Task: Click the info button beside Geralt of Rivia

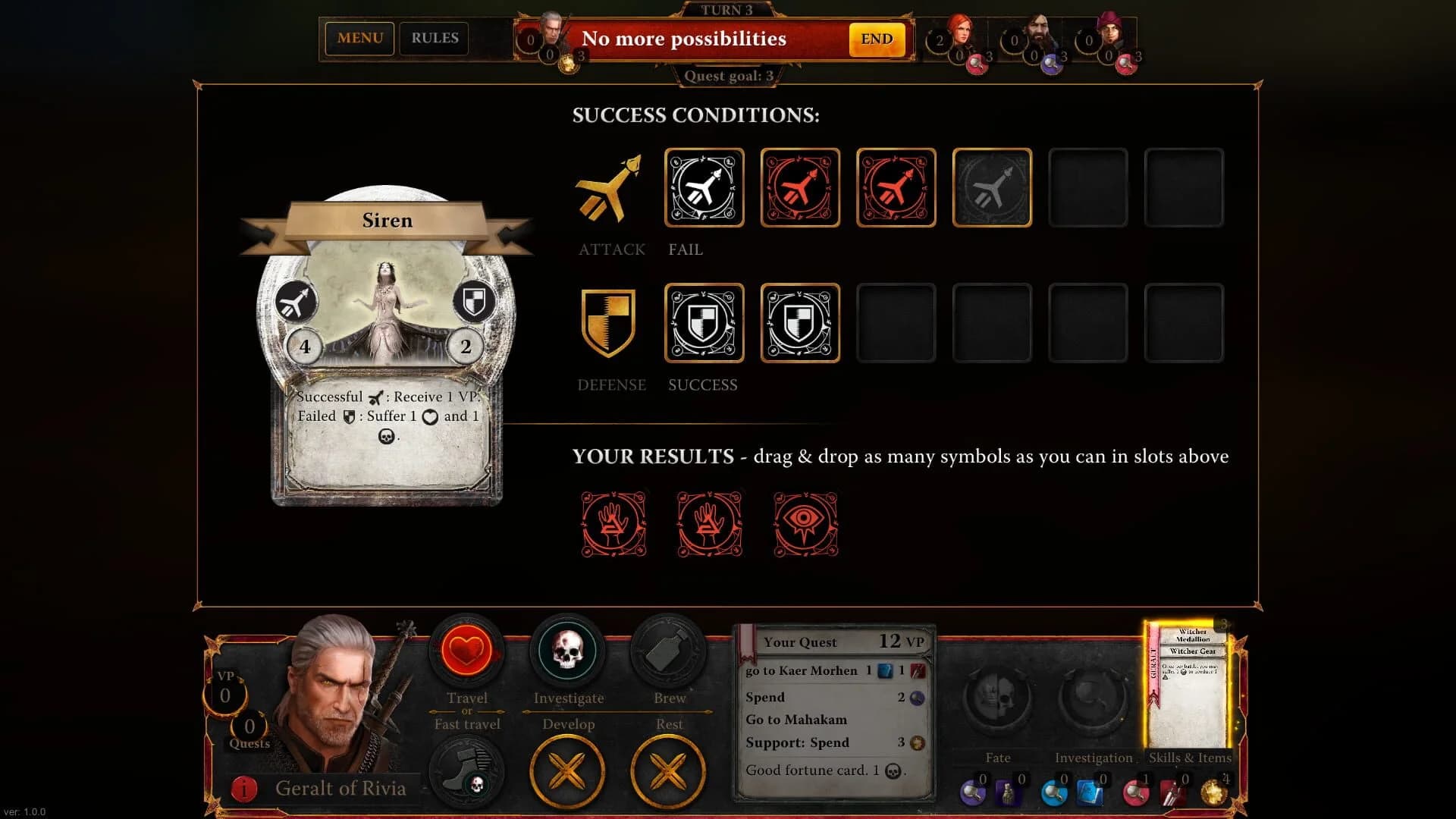Action: point(243,789)
